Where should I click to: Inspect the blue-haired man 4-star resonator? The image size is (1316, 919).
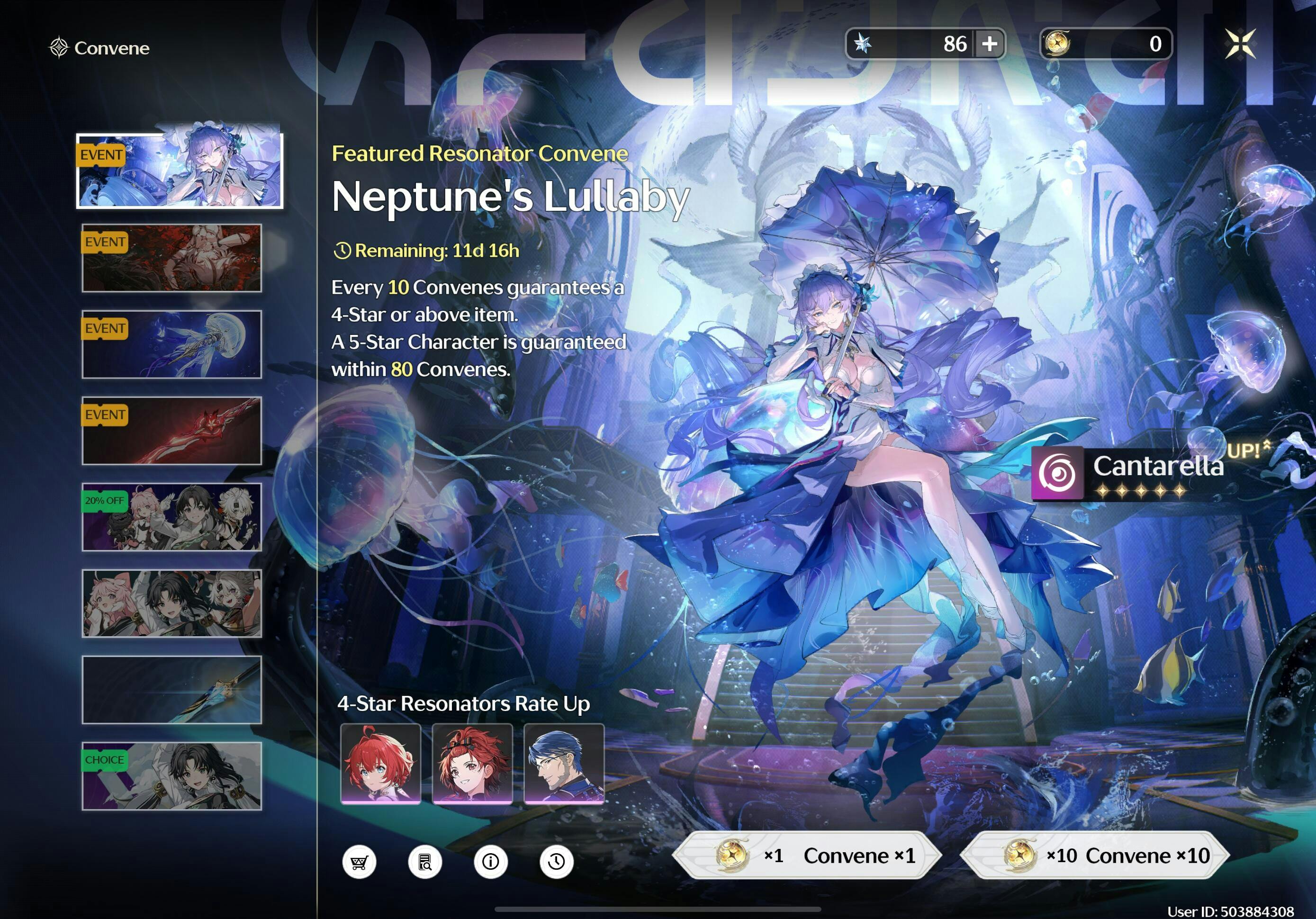click(x=564, y=763)
